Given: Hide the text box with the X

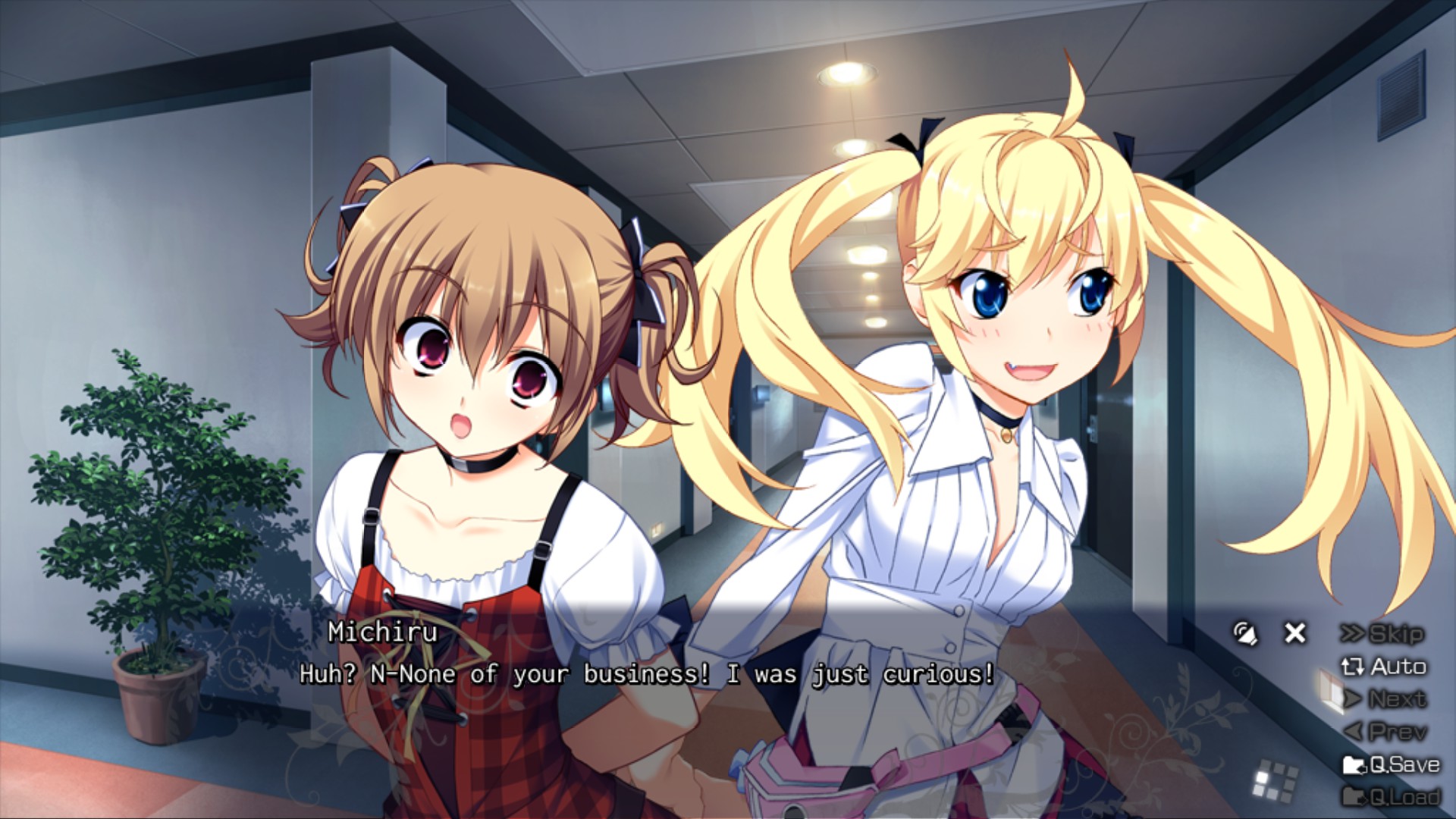Looking at the screenshot, I should (1295, 632).
